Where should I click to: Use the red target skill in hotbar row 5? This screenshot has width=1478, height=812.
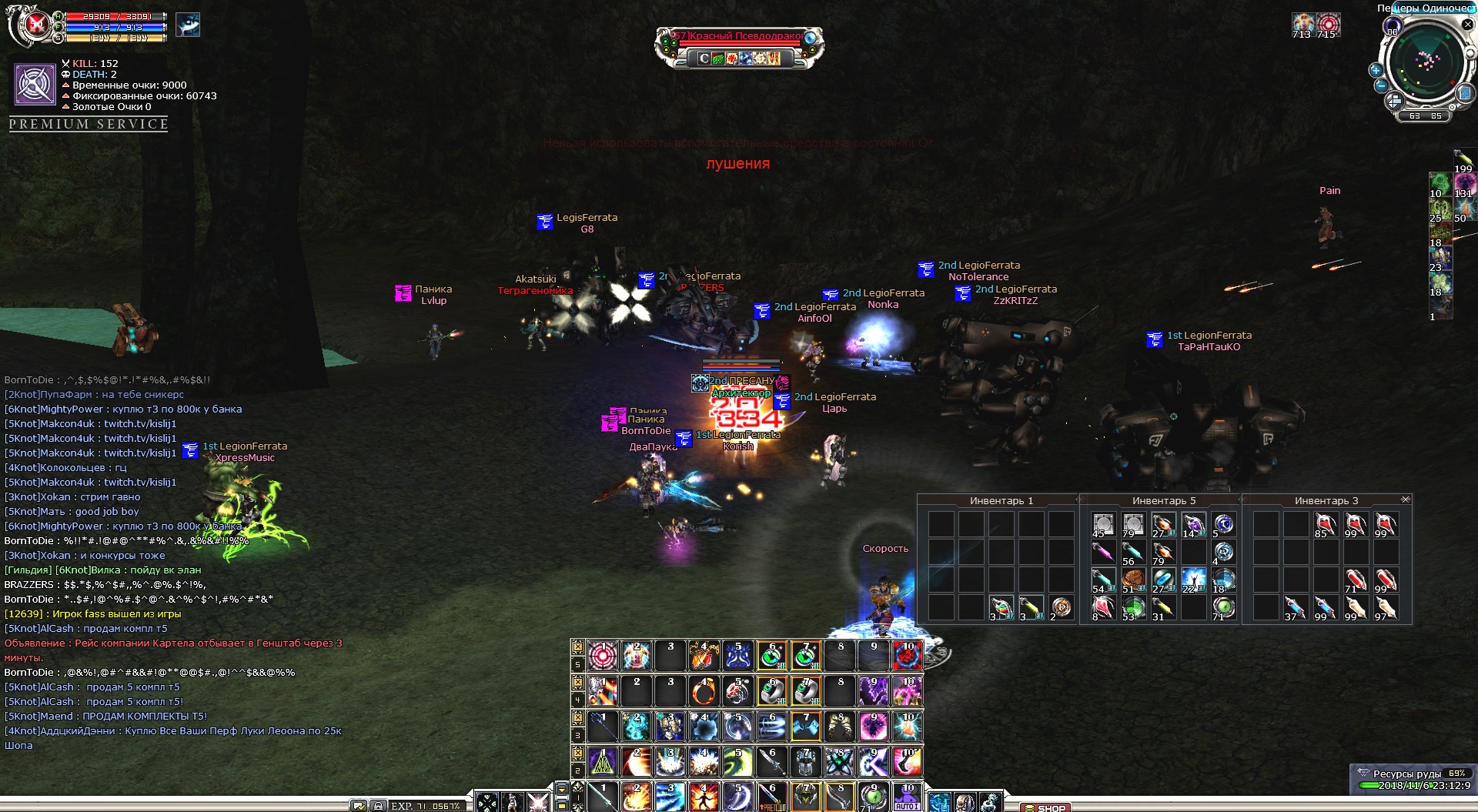tap(603, 656)
